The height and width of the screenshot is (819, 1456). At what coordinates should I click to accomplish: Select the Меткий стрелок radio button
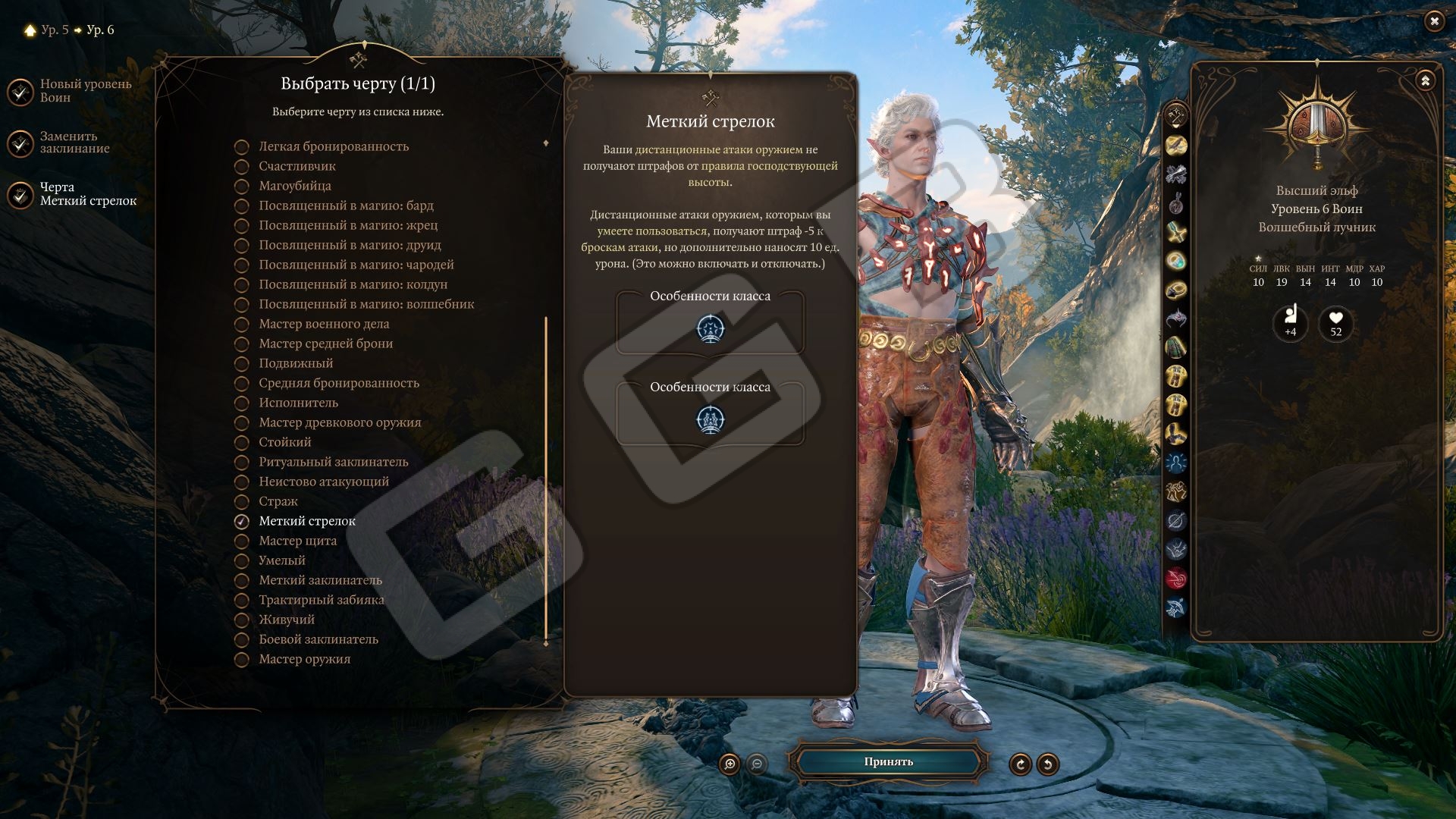click(x=242, y=522)
